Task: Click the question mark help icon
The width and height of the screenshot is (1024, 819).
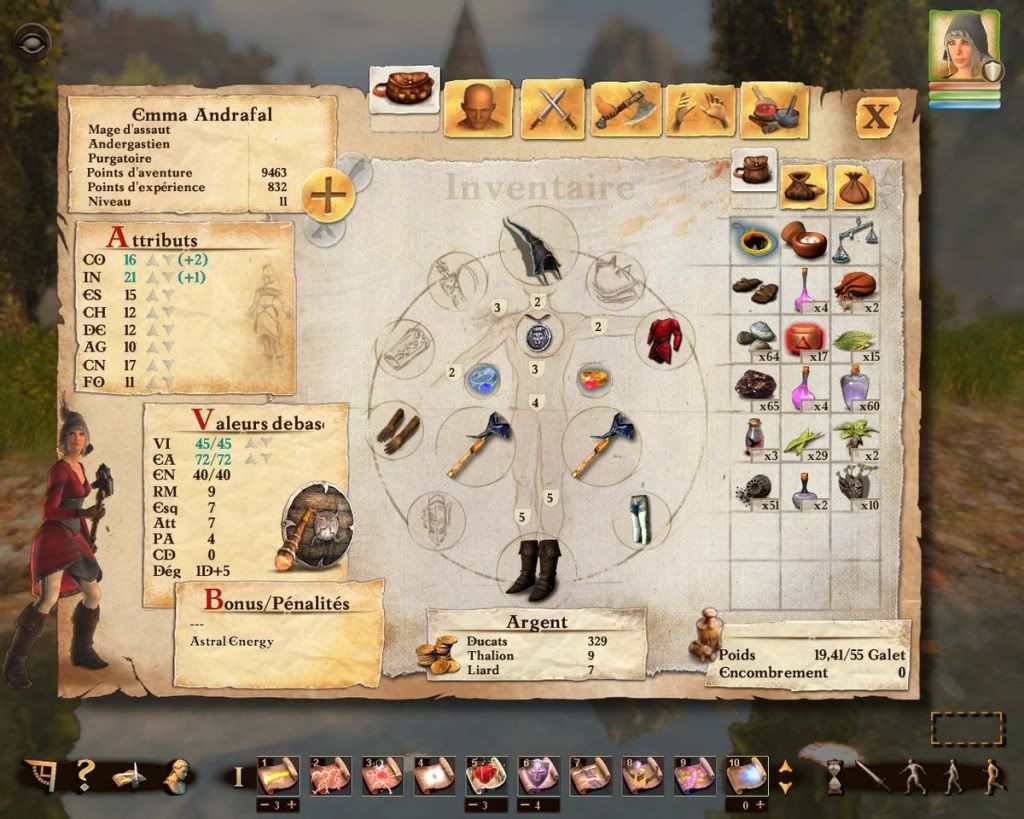Action: 85,773
